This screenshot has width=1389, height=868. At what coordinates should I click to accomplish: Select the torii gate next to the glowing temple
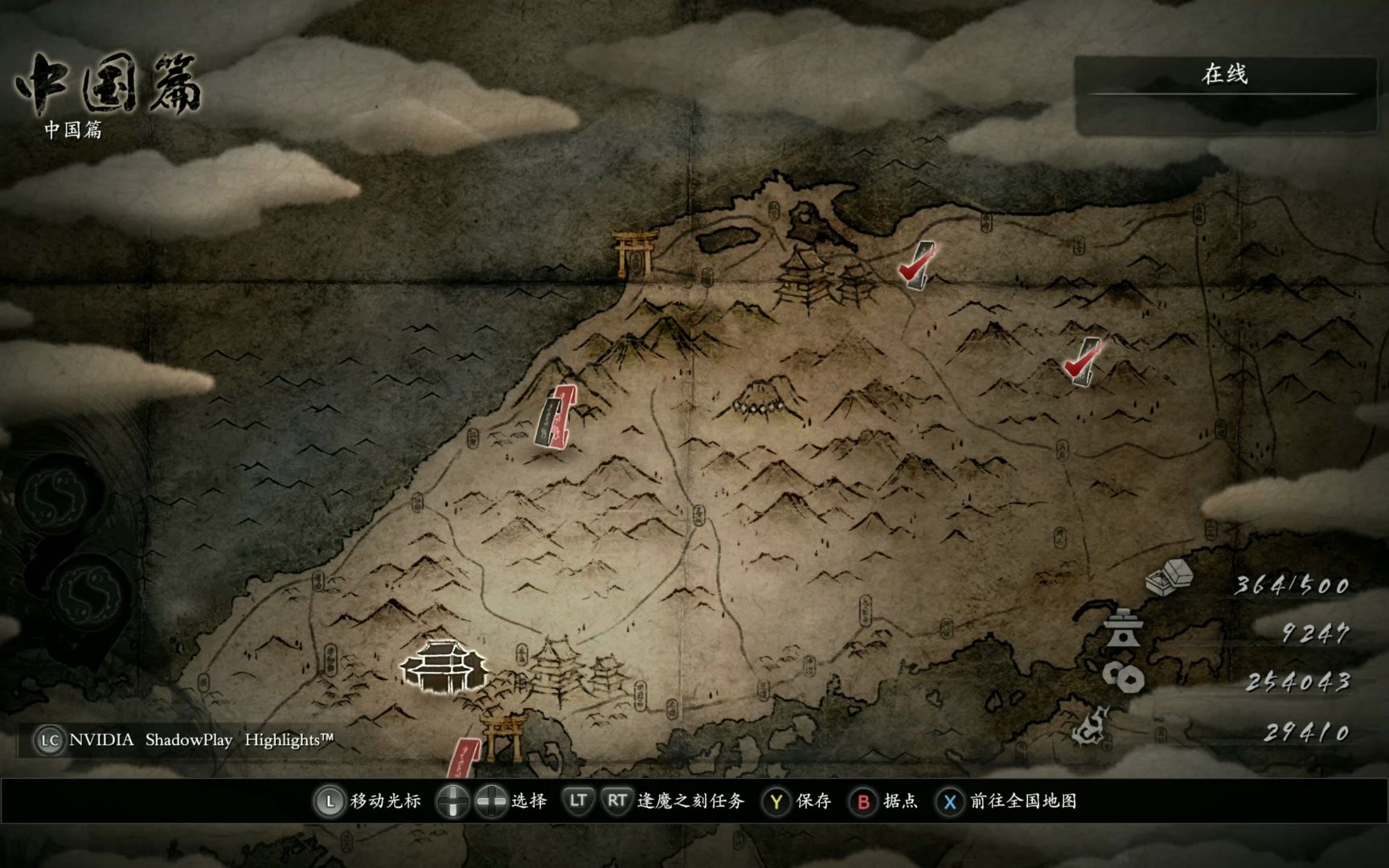click(503, 737)
